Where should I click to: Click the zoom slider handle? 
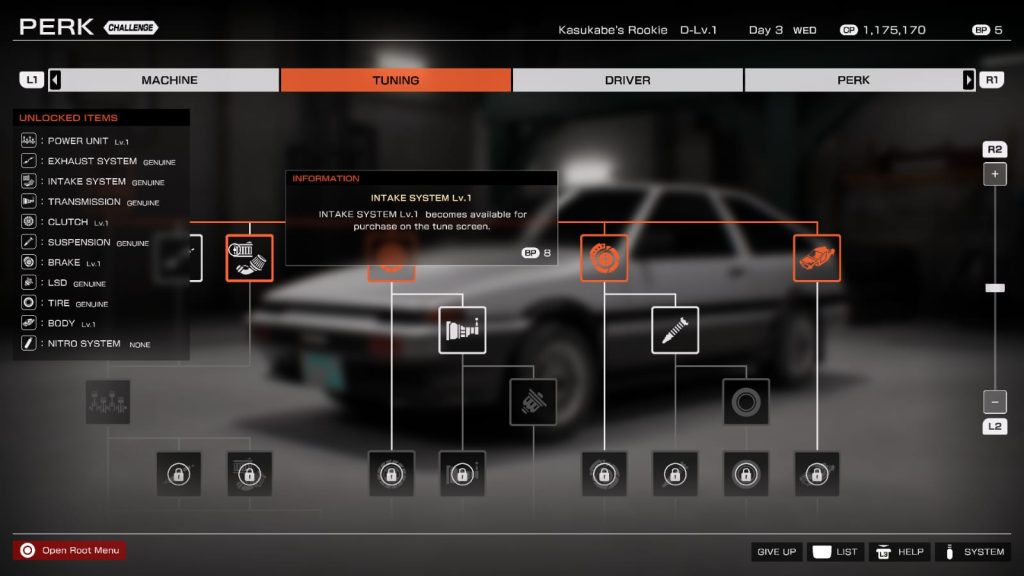pos(994,288)
